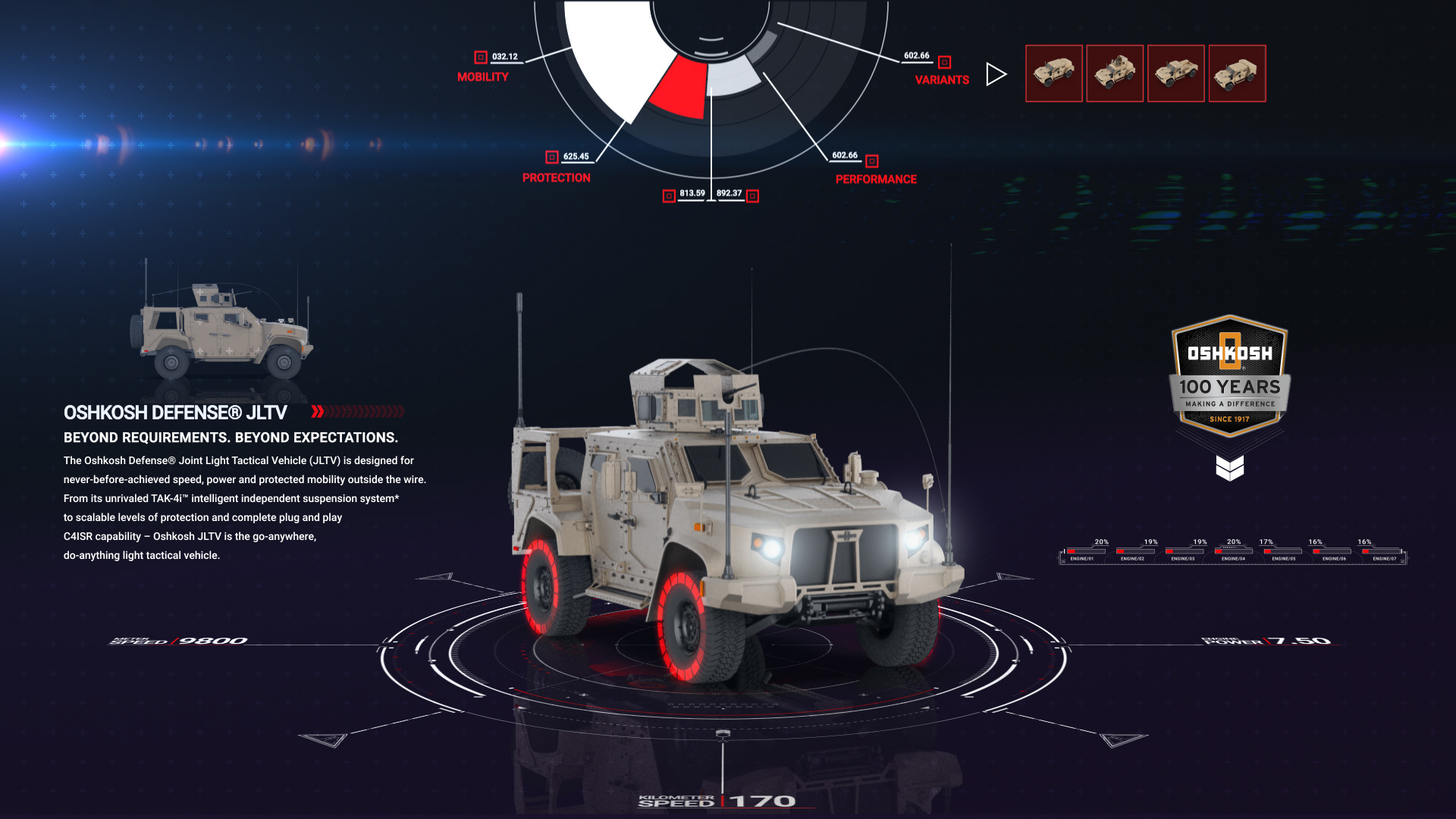Select the enclosed-cargo JLTV variant icon
Screen dimensions: 1456x819
1237,73
